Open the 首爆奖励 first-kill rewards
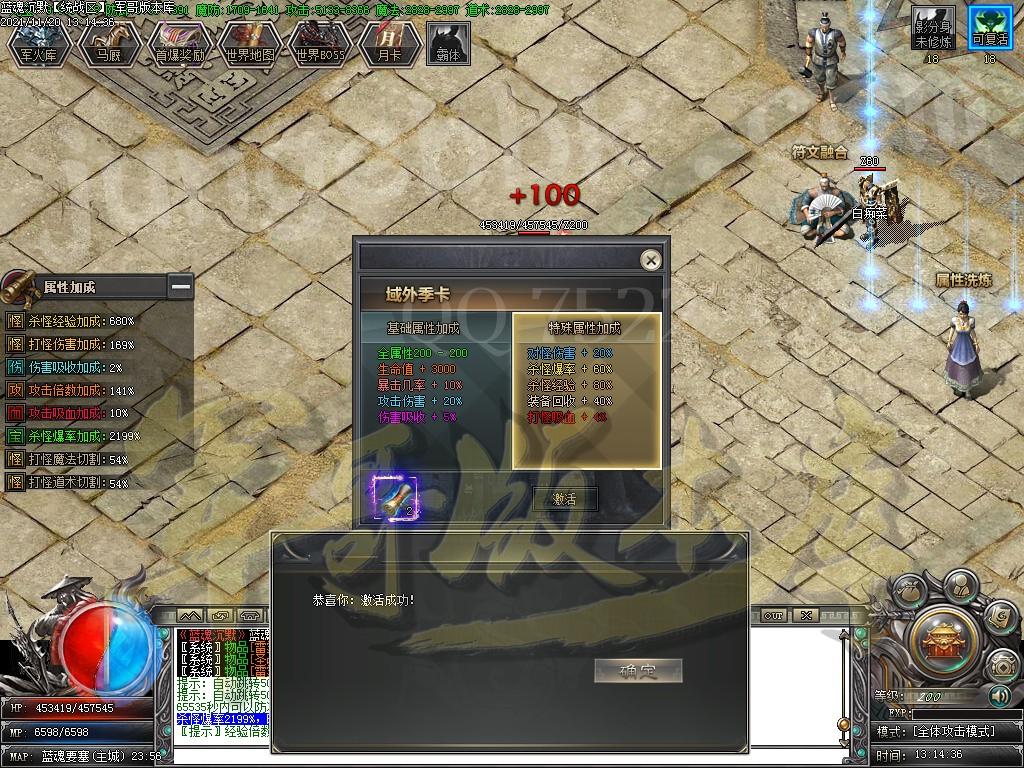 tap(180, 46)
